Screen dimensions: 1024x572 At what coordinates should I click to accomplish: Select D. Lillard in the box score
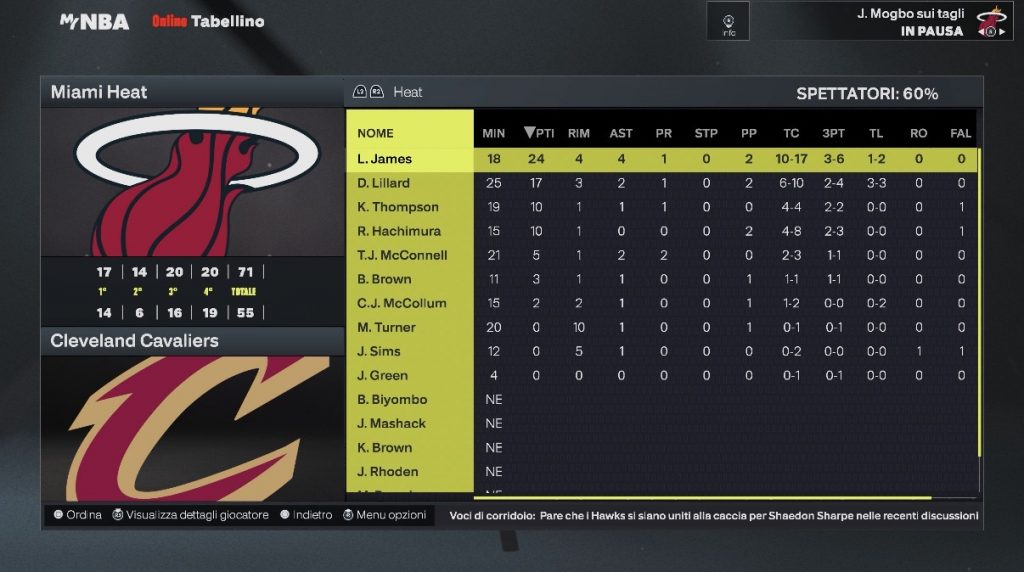coord(384,183)
